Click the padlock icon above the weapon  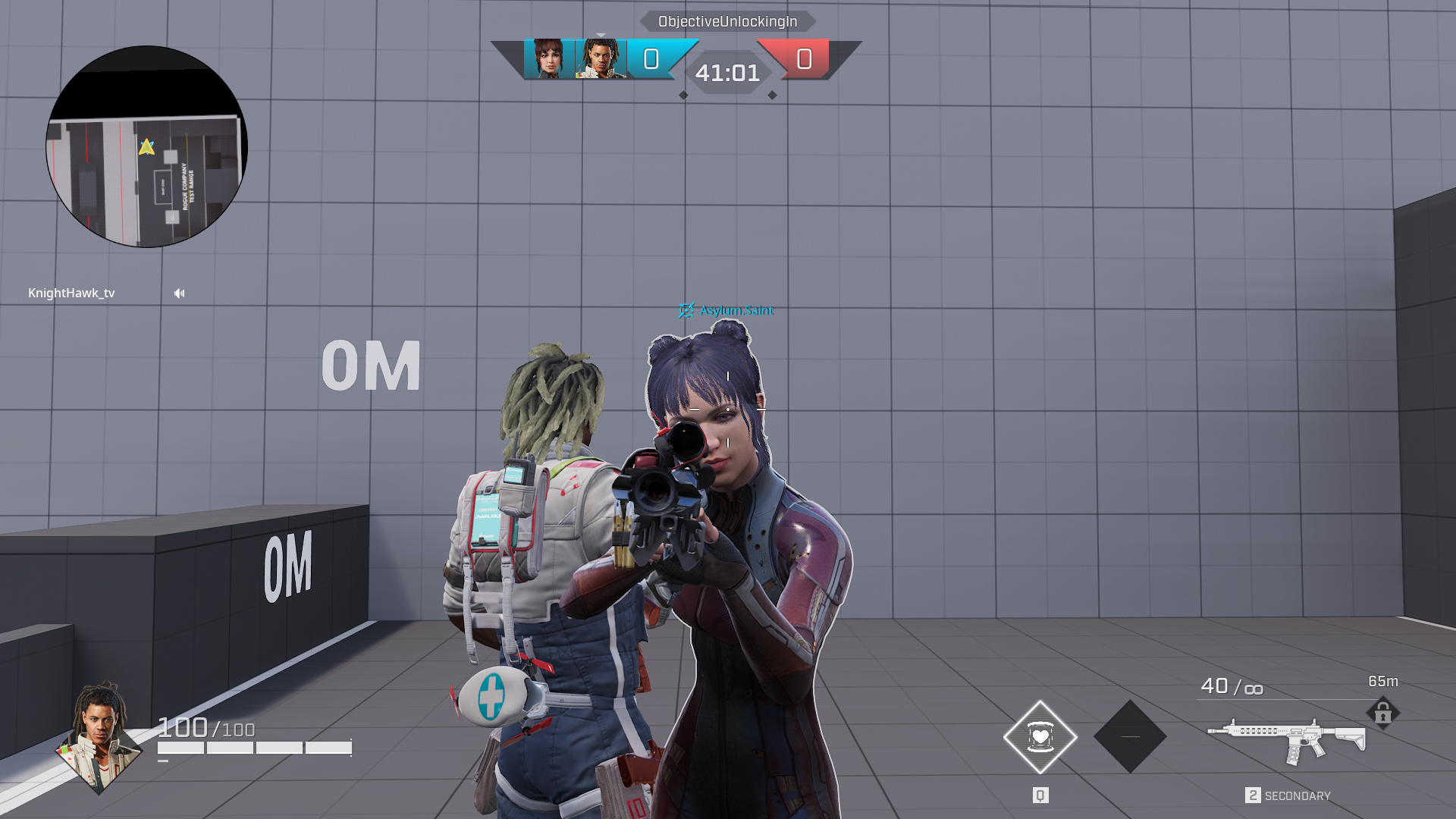(1382, 713)
